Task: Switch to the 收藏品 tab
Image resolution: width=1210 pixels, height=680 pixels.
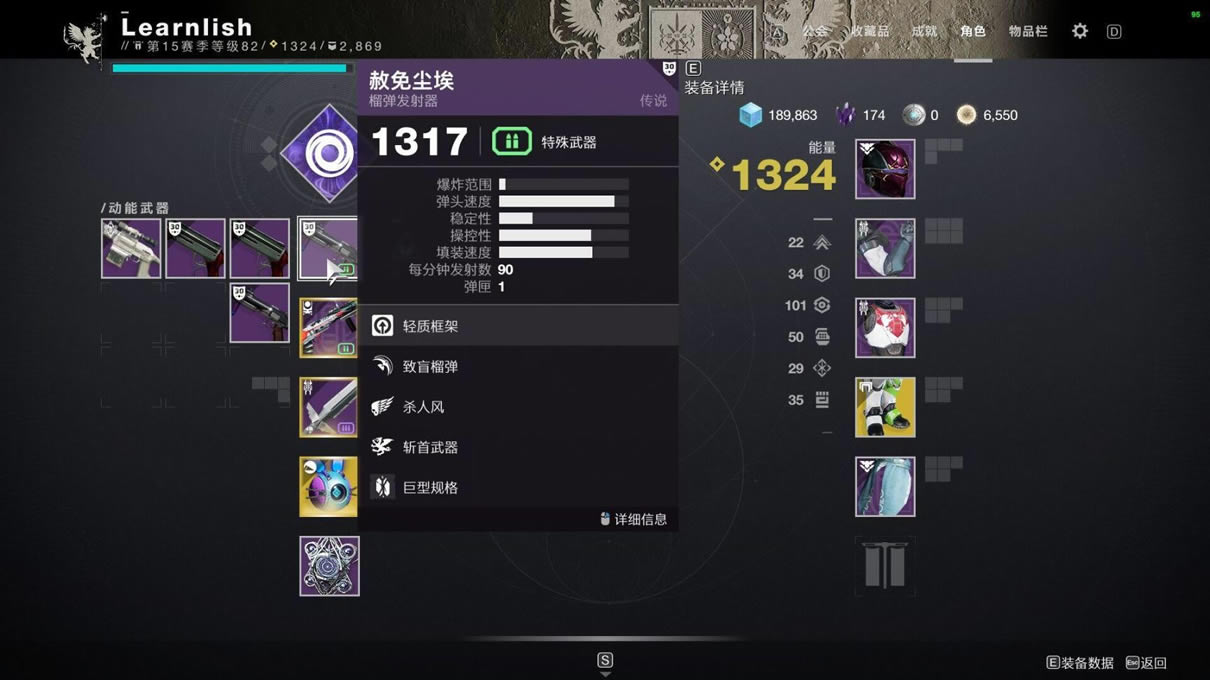Action: click(x=869, y=31)
